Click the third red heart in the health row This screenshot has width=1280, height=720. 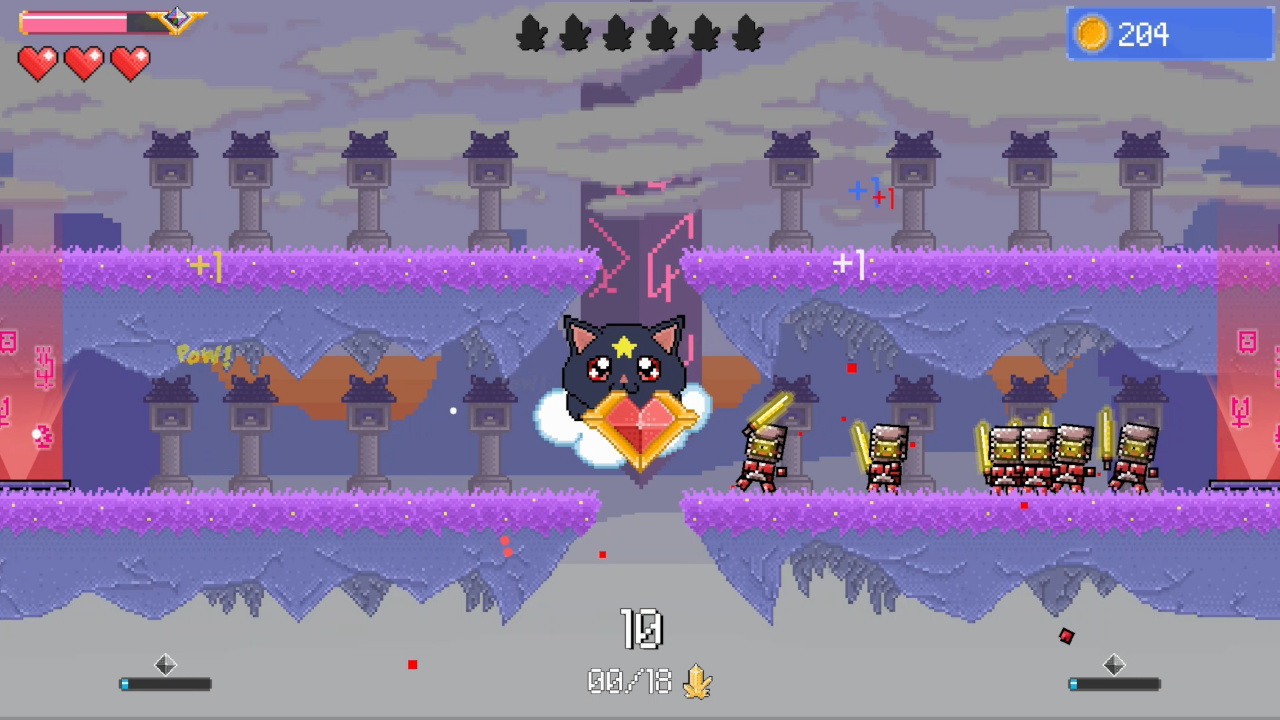pyautogui.click(x=129, y=64)
